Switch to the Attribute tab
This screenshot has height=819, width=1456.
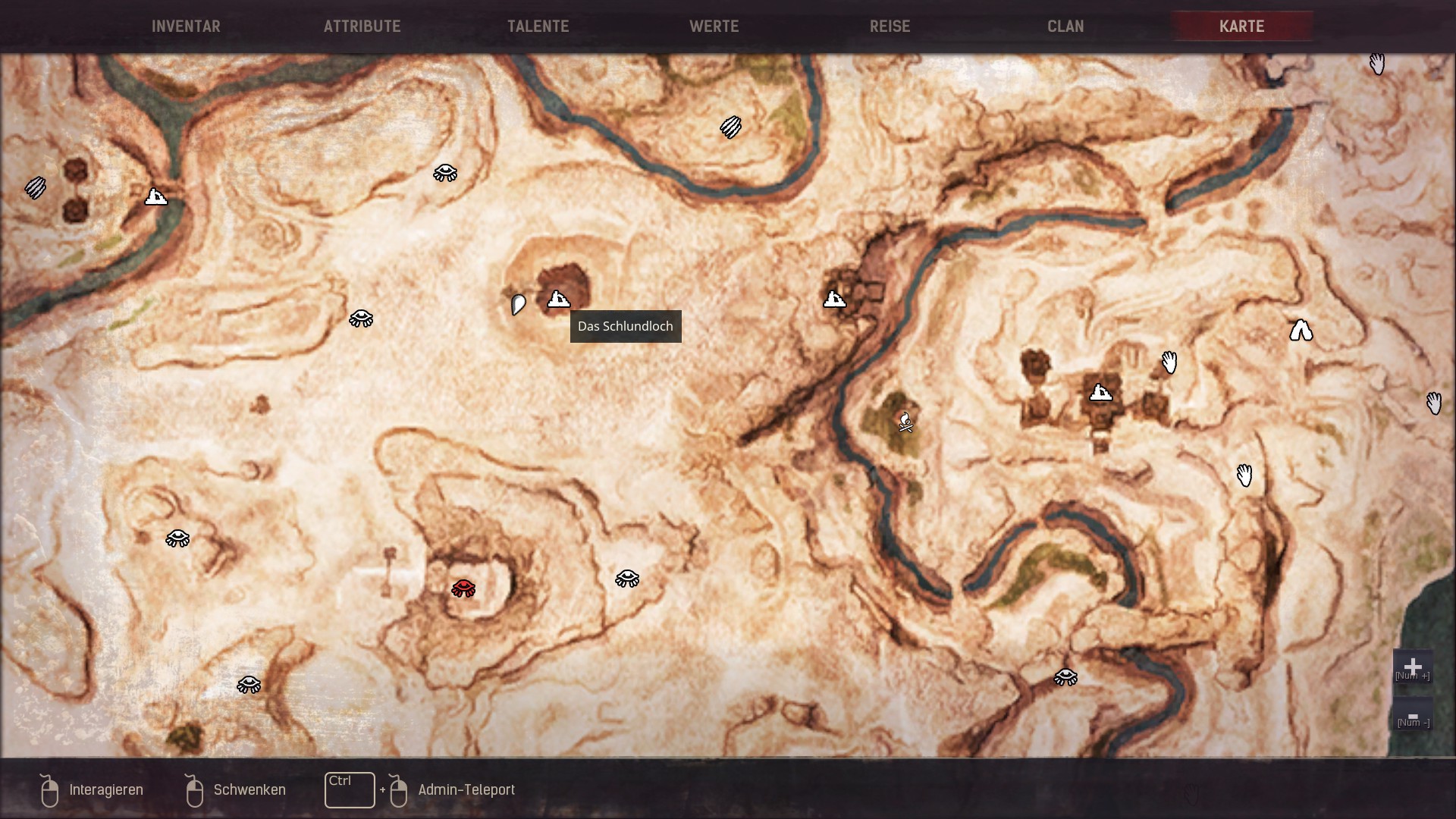click(362, 27)
